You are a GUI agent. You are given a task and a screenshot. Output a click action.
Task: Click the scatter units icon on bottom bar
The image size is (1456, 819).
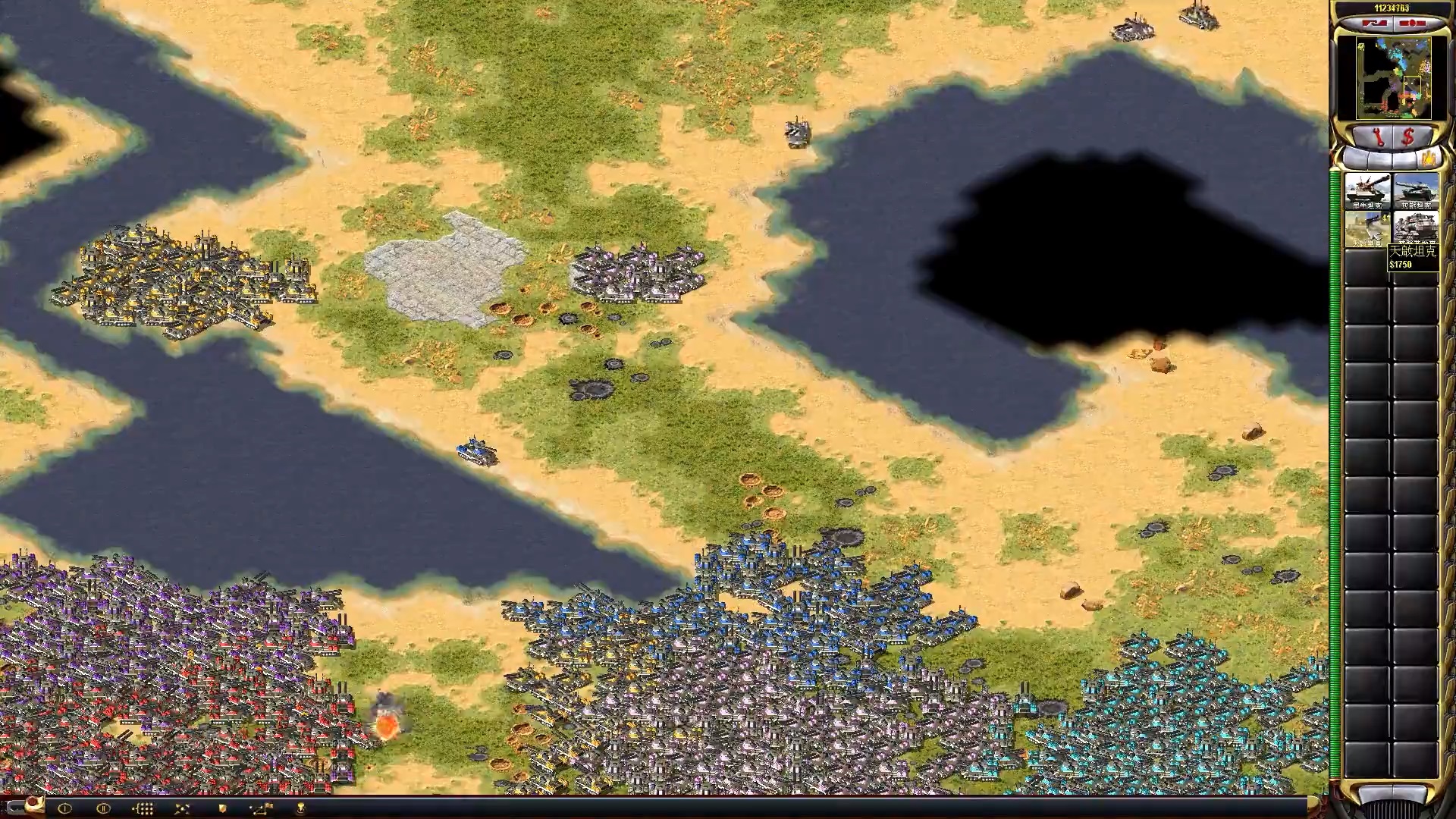[x=182, y=808]
